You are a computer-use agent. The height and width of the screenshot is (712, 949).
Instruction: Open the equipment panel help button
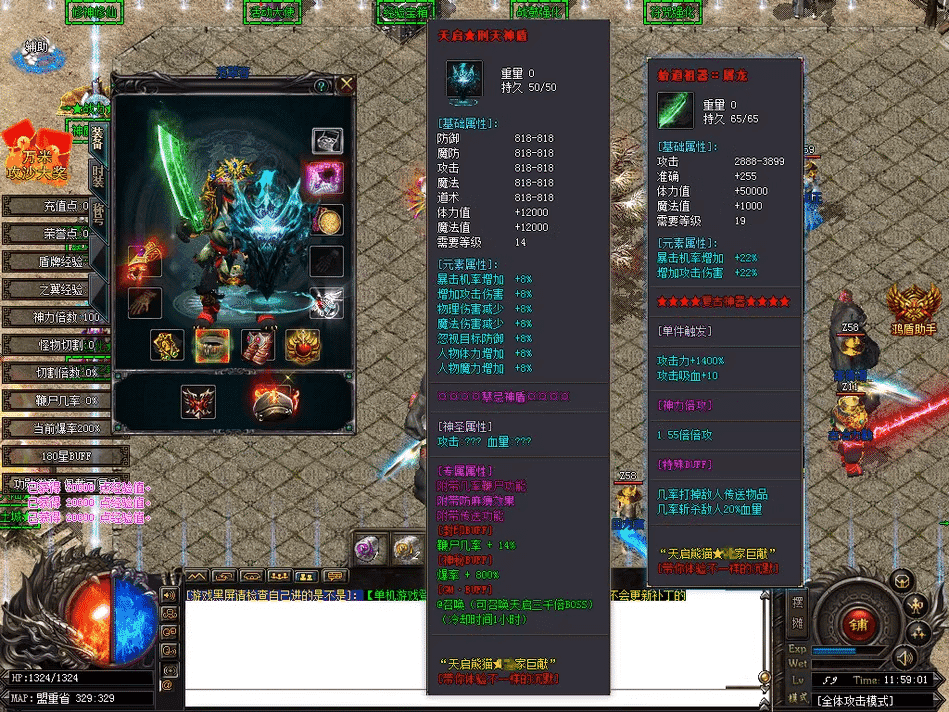pos(322,86)
